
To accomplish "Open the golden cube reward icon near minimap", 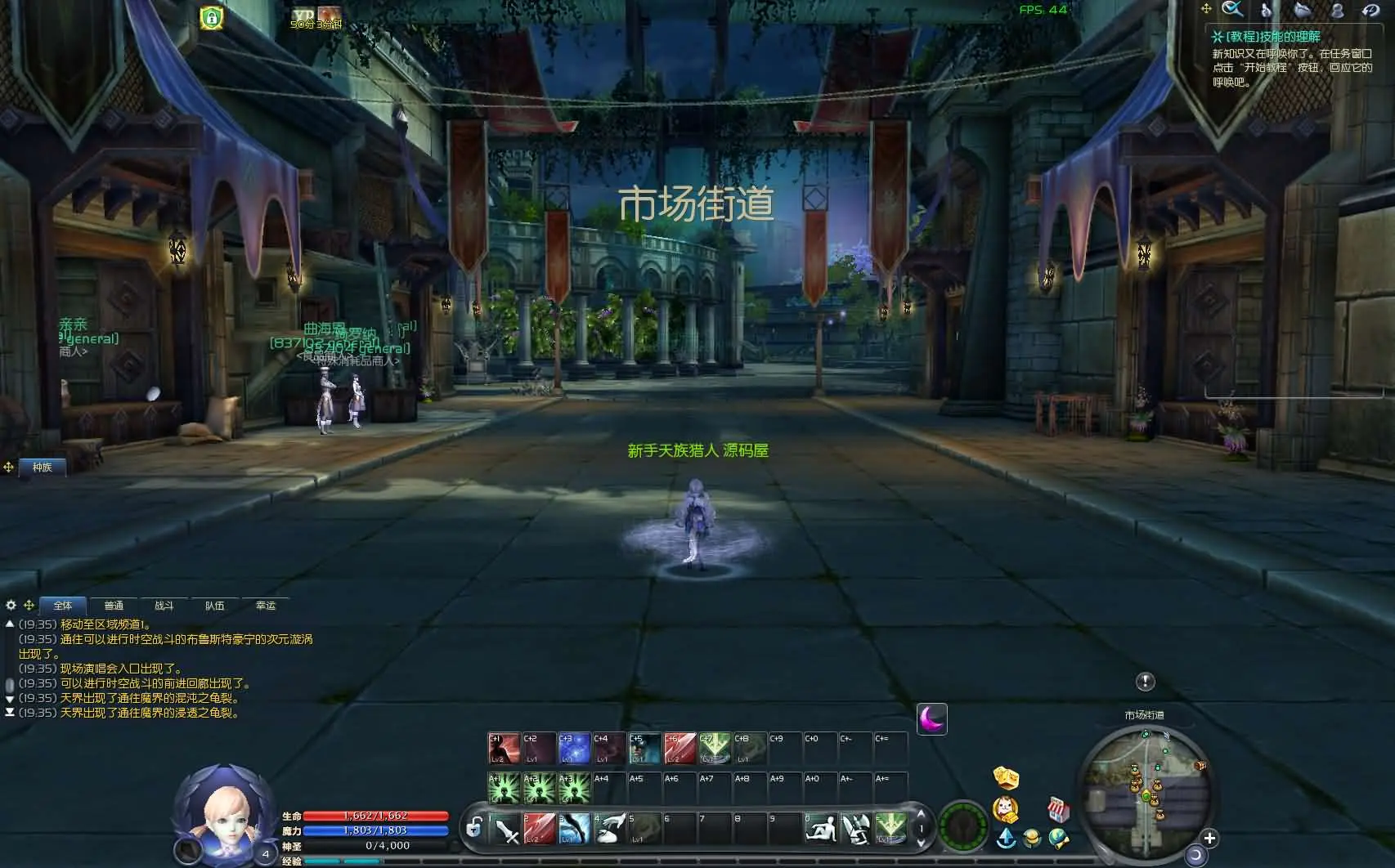I will [x=1004, y=776].
